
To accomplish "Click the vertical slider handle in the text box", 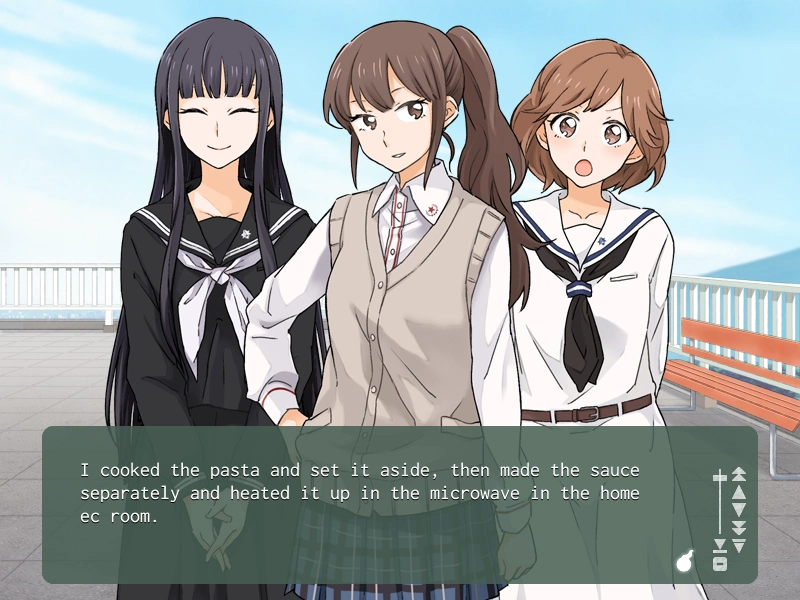I will (719, 478).
